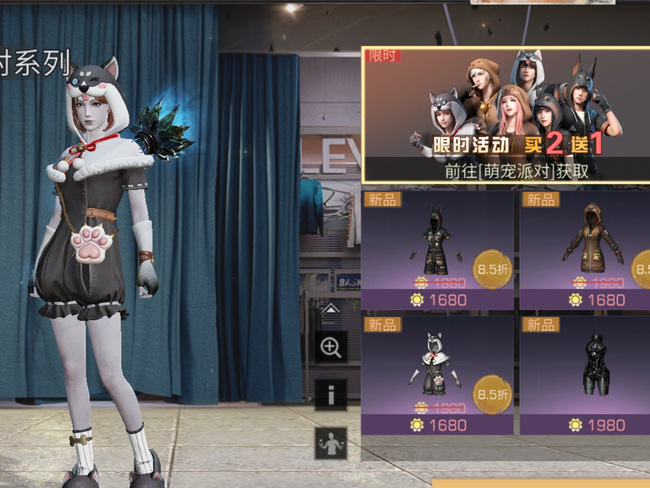Choose the brown hooded coat outfit

586,248
